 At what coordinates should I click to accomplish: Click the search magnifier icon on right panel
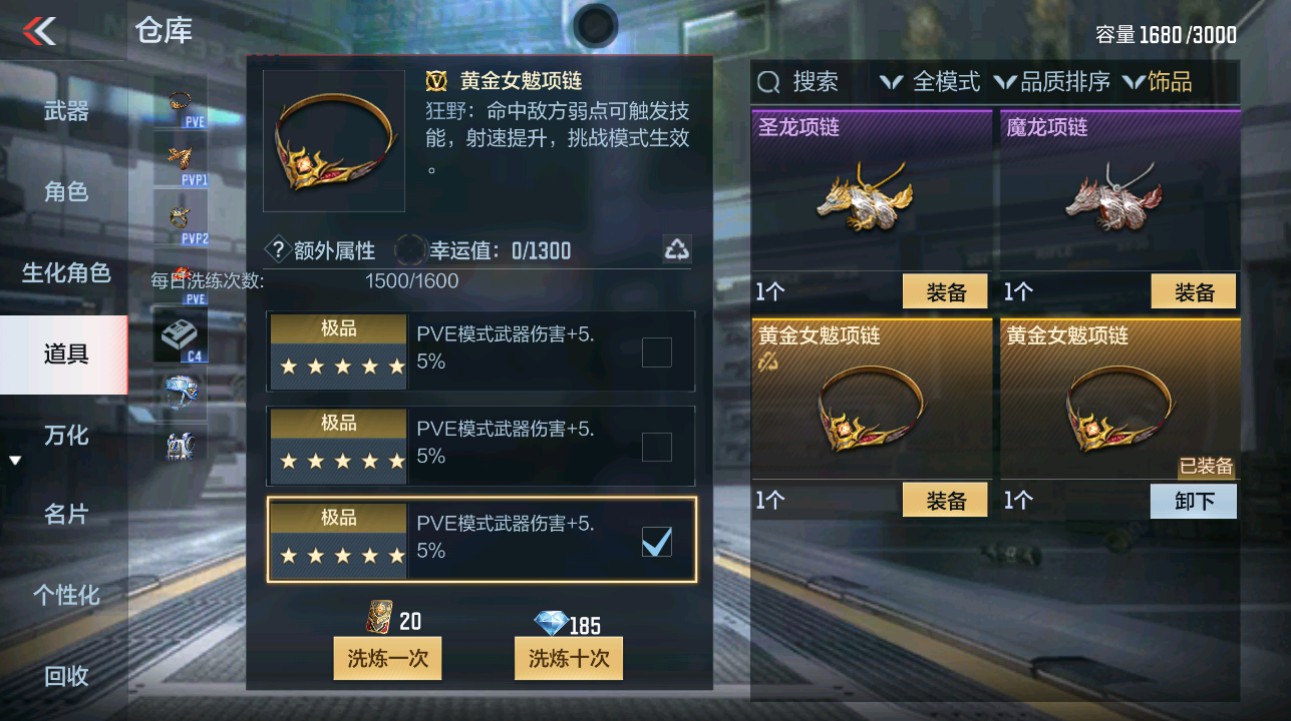(767, 82)
